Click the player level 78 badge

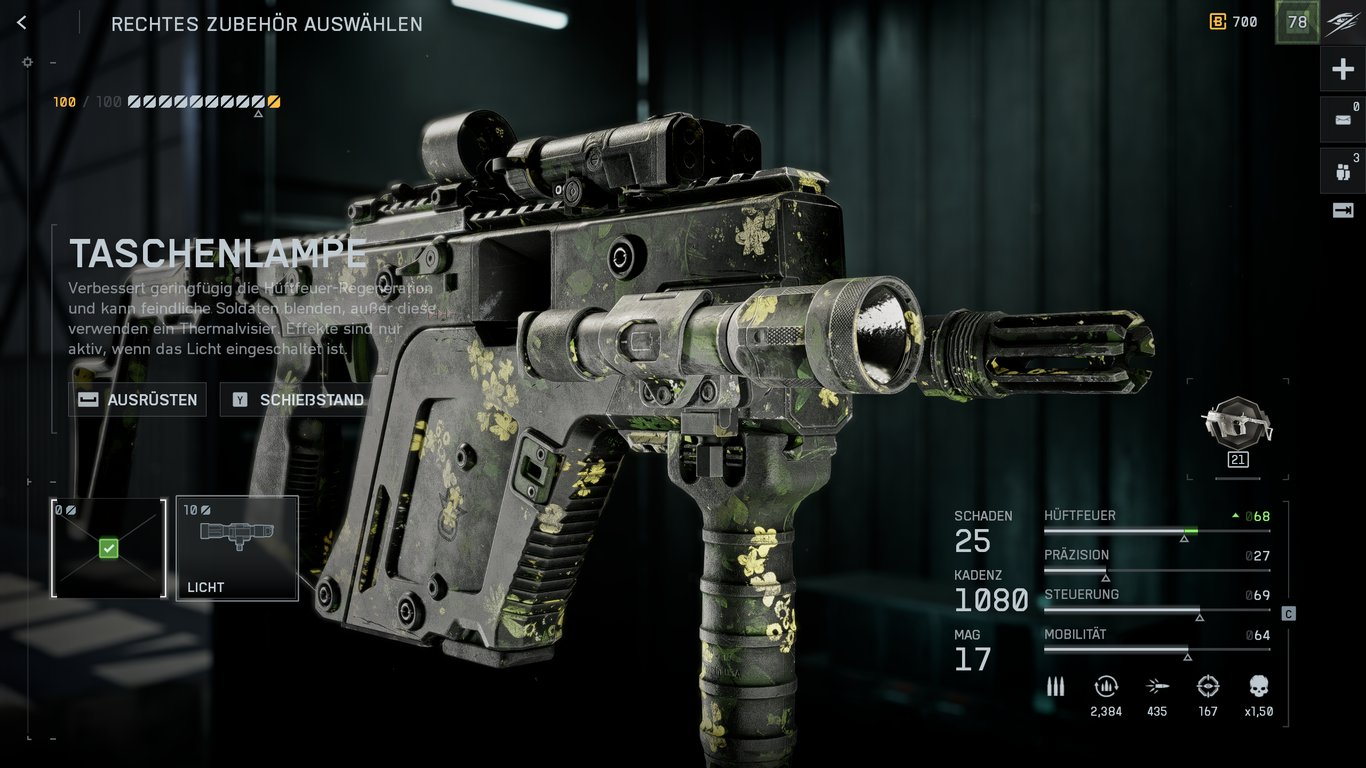pyautogui.click(x=1297, y=22)
